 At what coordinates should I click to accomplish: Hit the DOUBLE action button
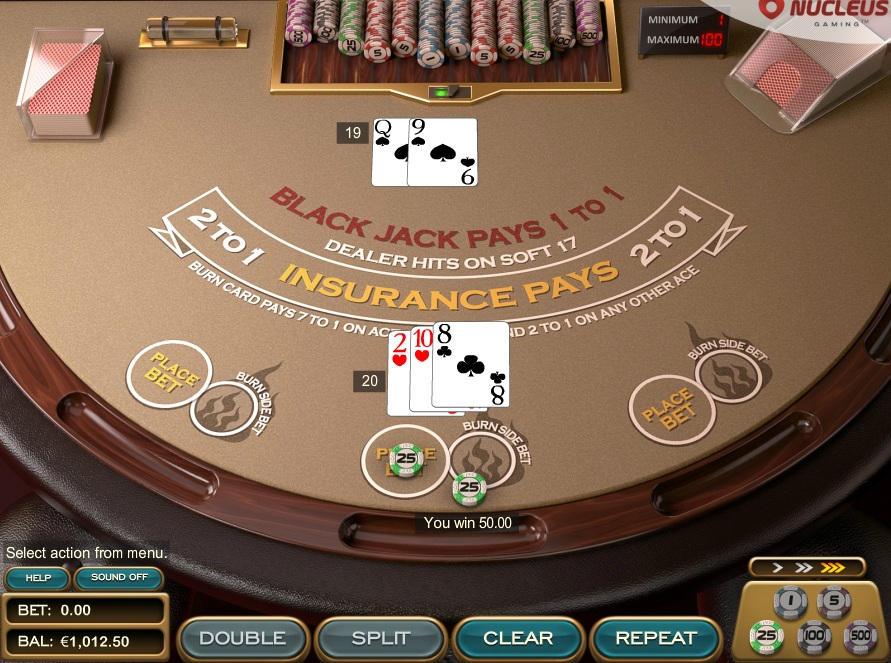point(242,638)
